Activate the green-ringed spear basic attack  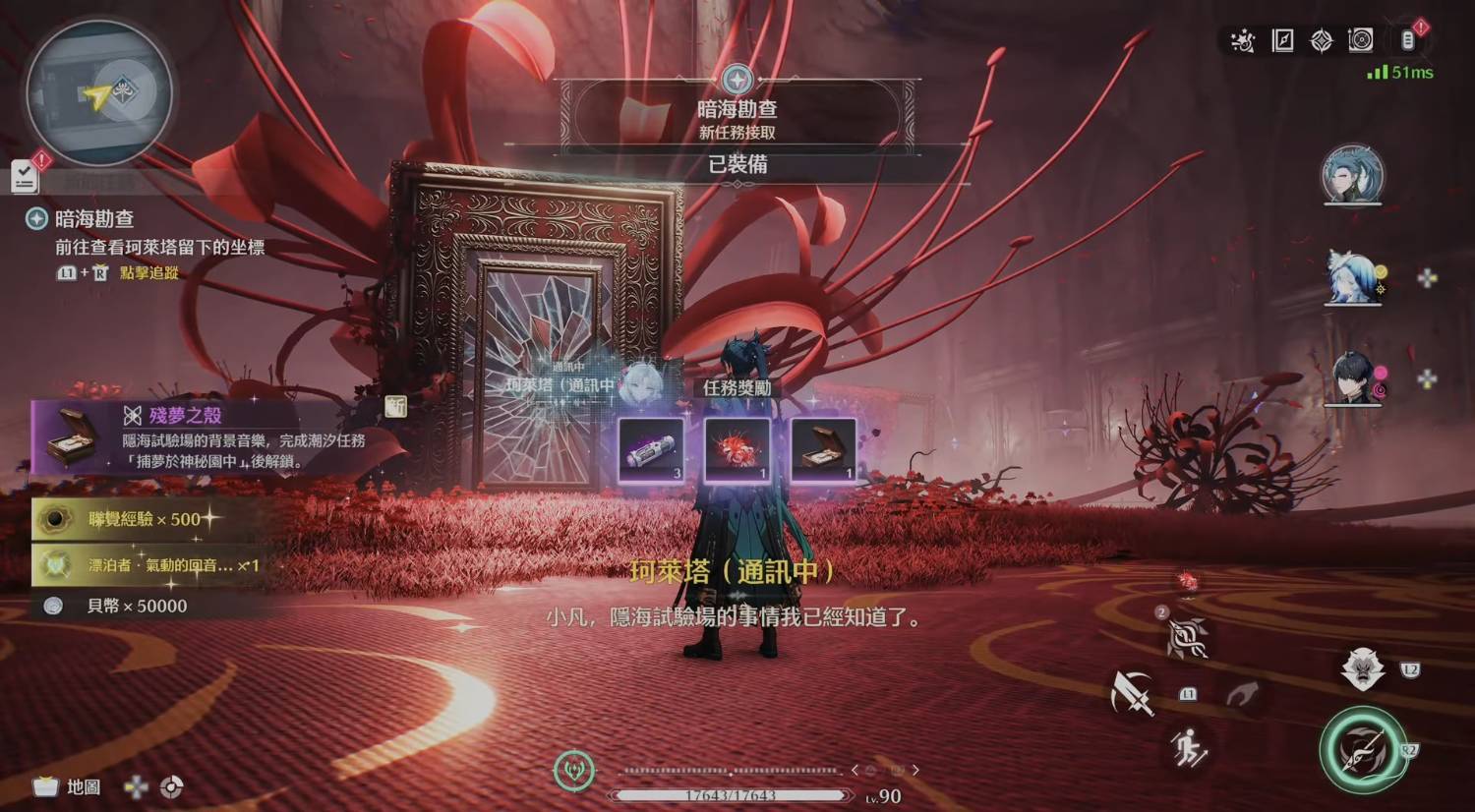coord(1363,749)
